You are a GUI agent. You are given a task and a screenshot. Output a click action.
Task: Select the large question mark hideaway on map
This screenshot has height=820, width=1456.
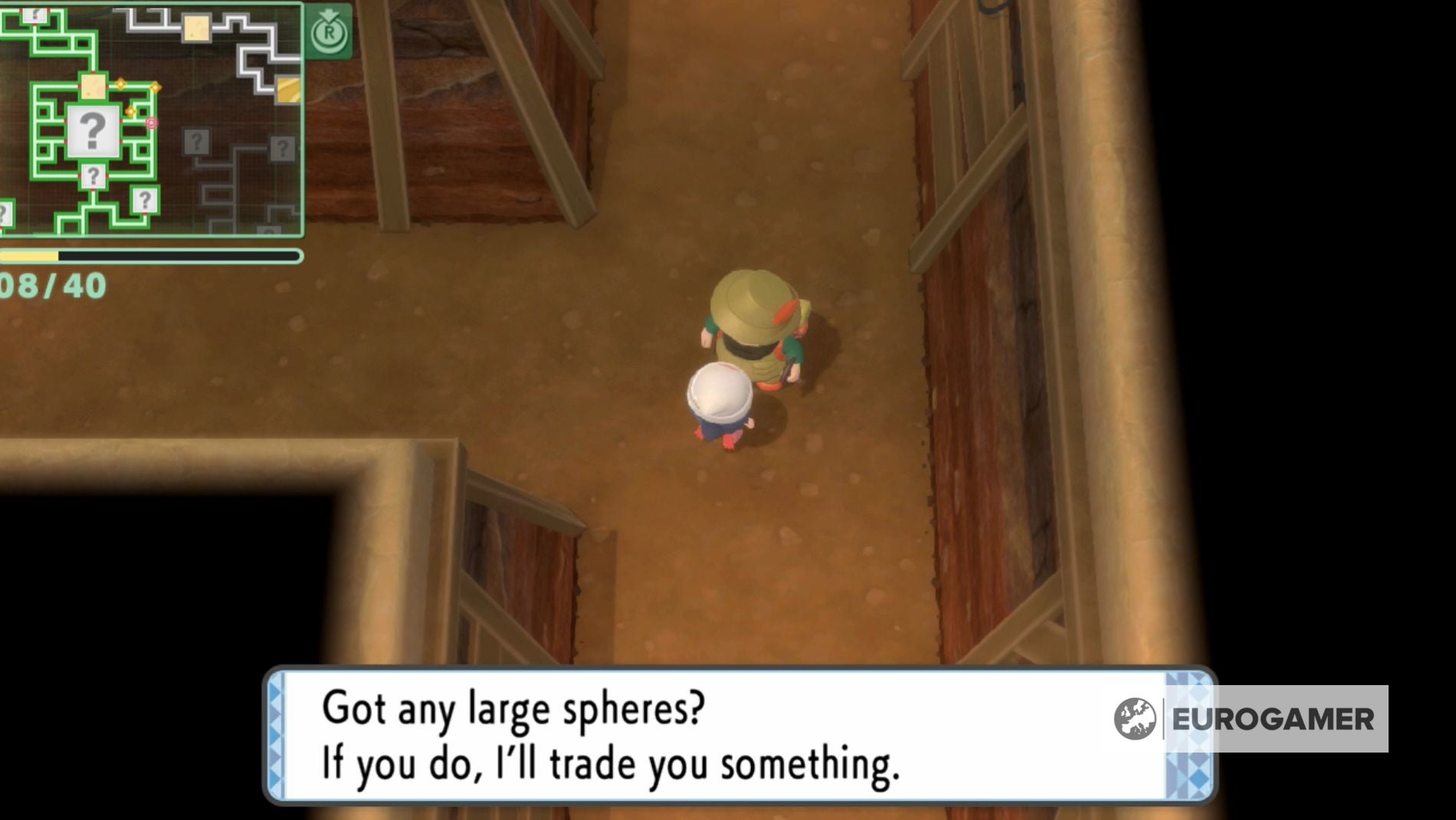(x=95, y=130)
